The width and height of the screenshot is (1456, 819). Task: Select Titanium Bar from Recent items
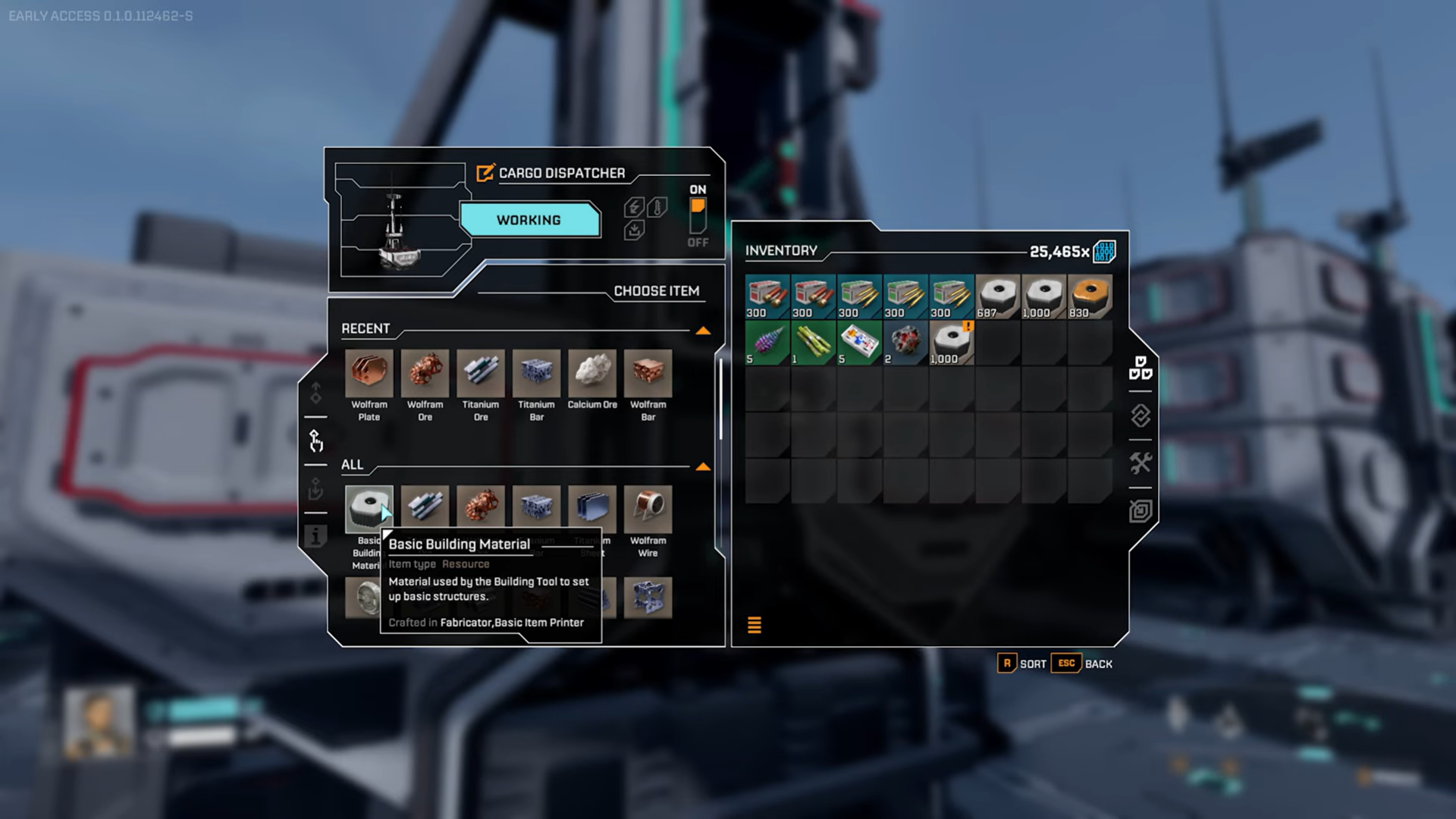pos(536,373)
